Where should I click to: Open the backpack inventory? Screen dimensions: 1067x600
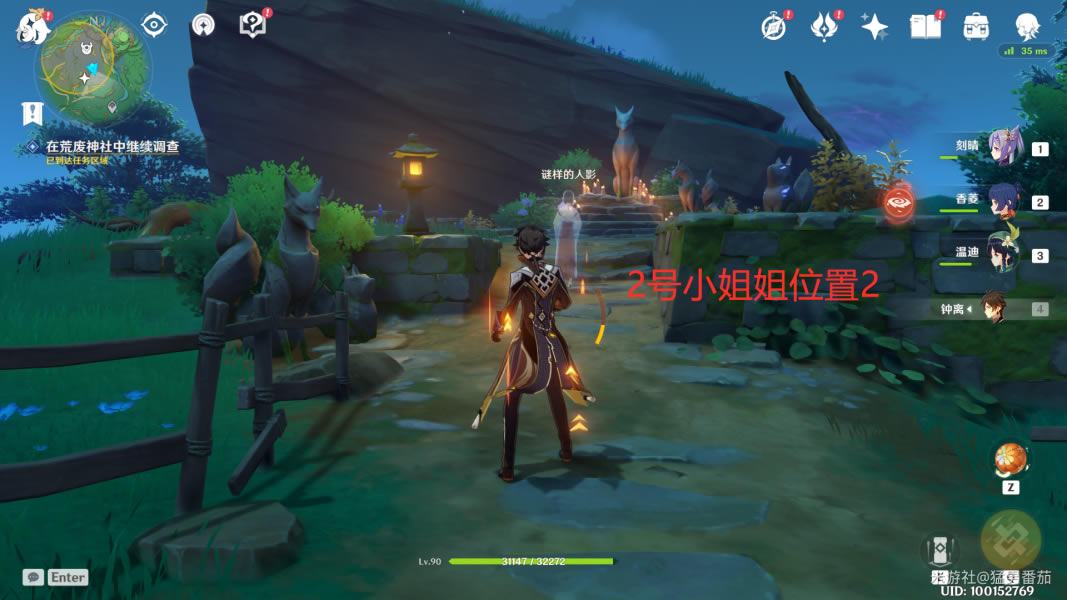point(976,27)
